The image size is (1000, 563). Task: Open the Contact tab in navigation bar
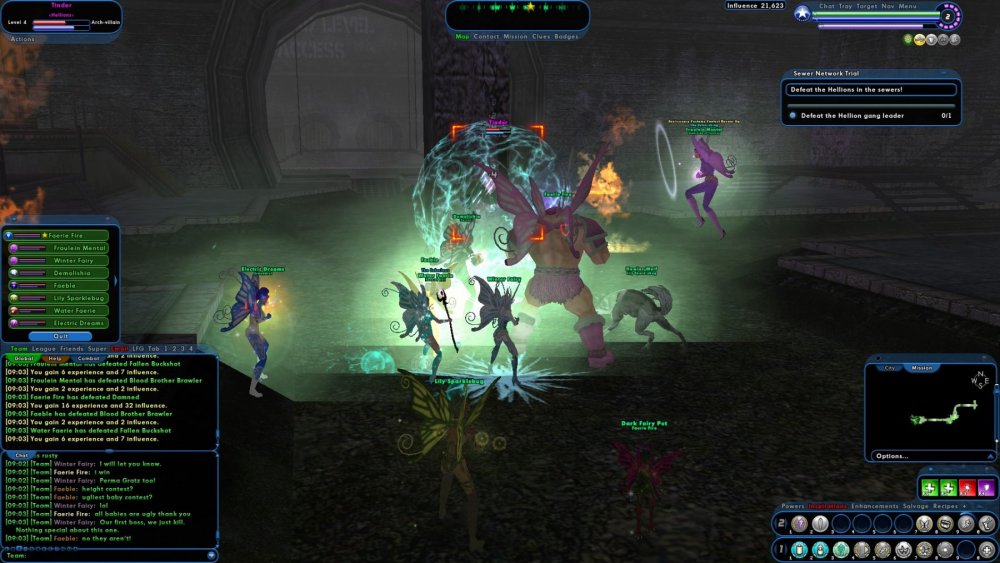pyautogui.click(x=487, y=36)
